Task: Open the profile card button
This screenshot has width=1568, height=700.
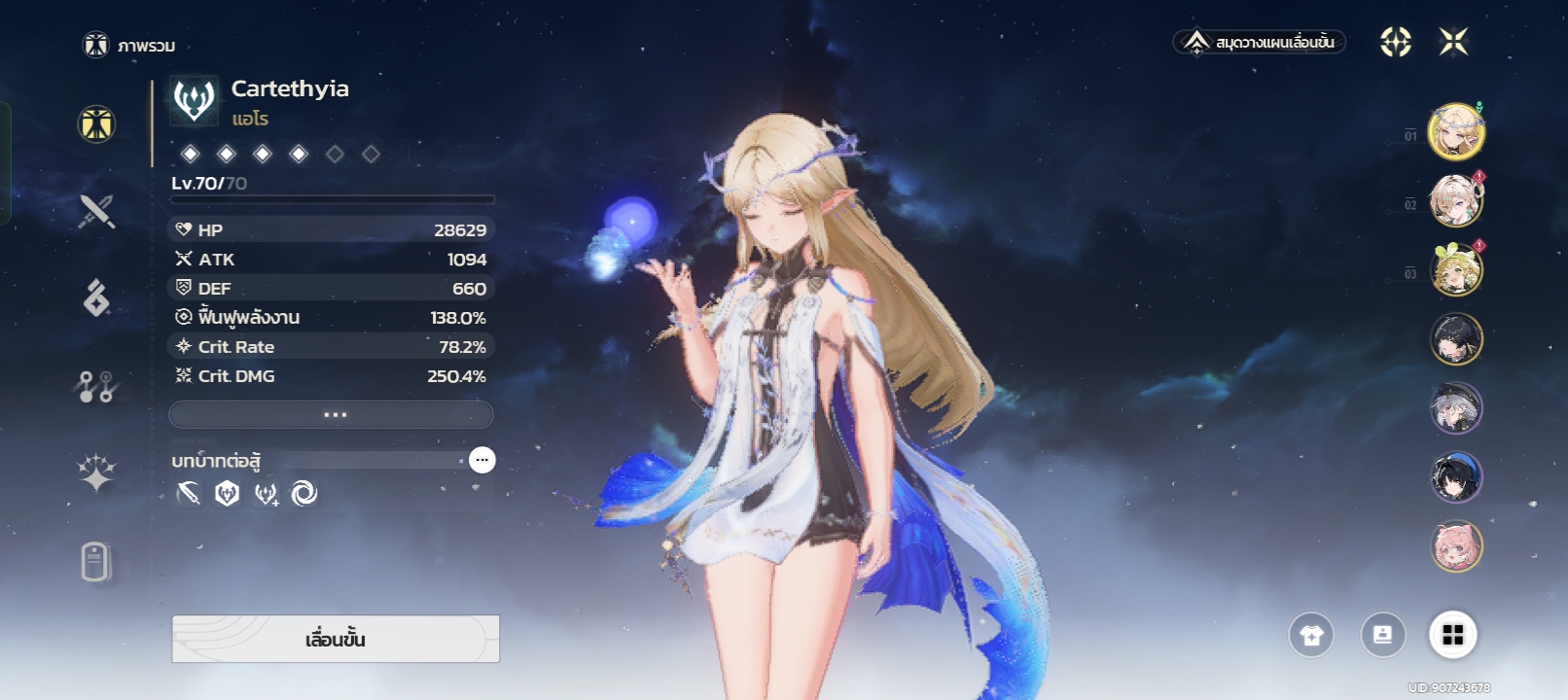Action: pyautogui.click(x=1382, y=636)
